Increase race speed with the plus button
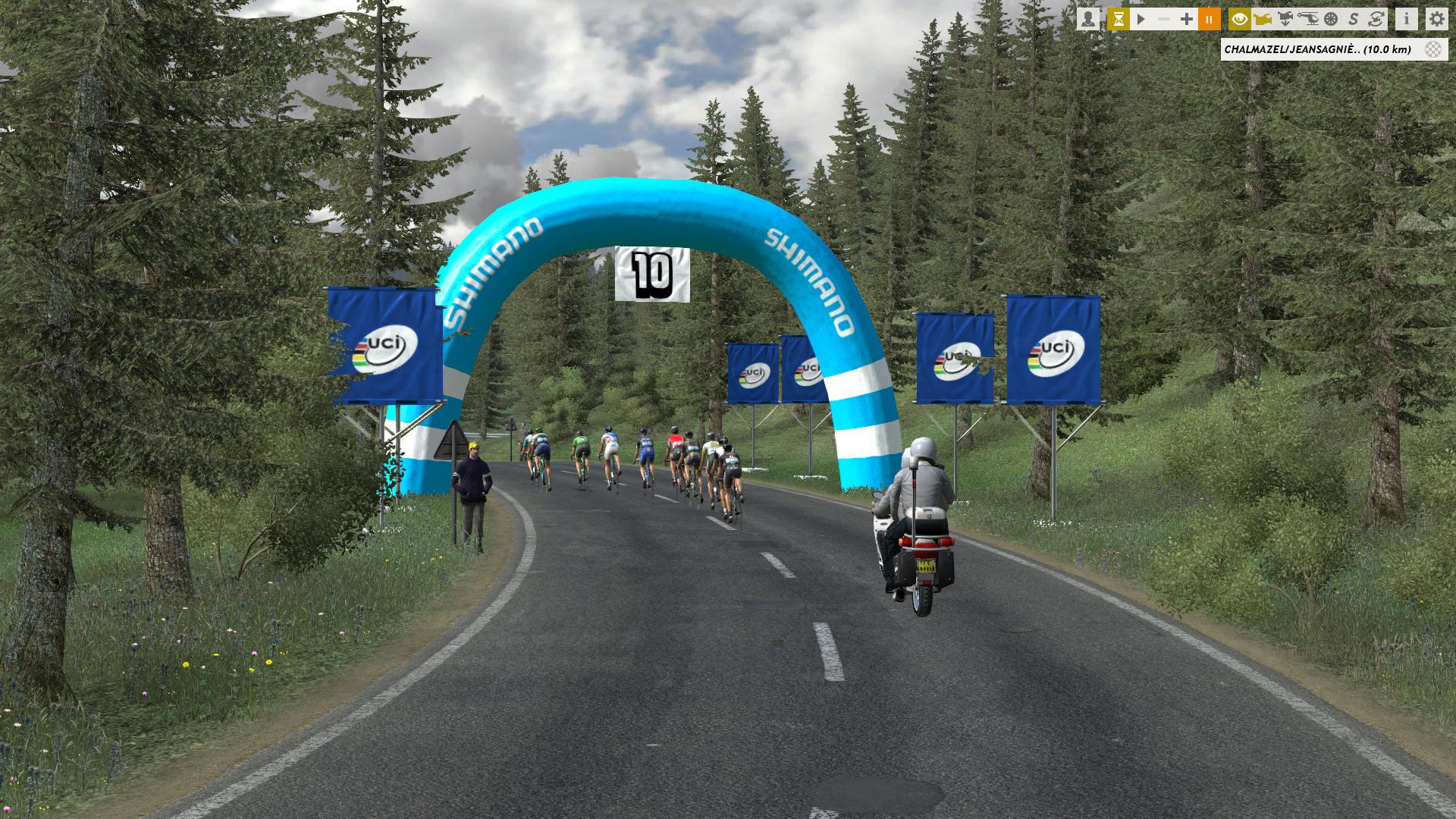The image size is (1456, 819). click(x=1186, y=19)
